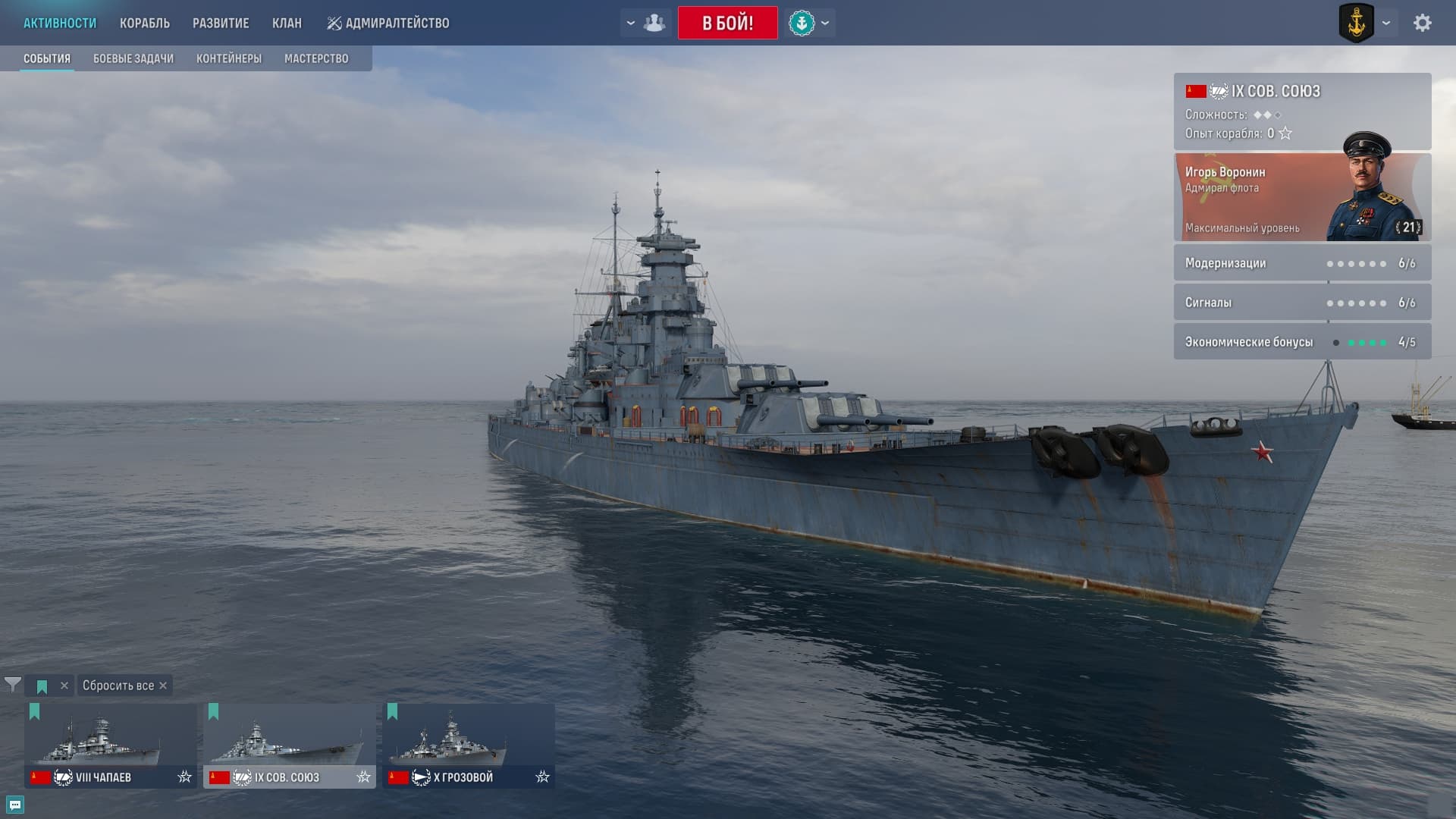1456x819 pixels.
Task: Open the Корабль menu
Action: pyautogui.click(x=144, y=23)
